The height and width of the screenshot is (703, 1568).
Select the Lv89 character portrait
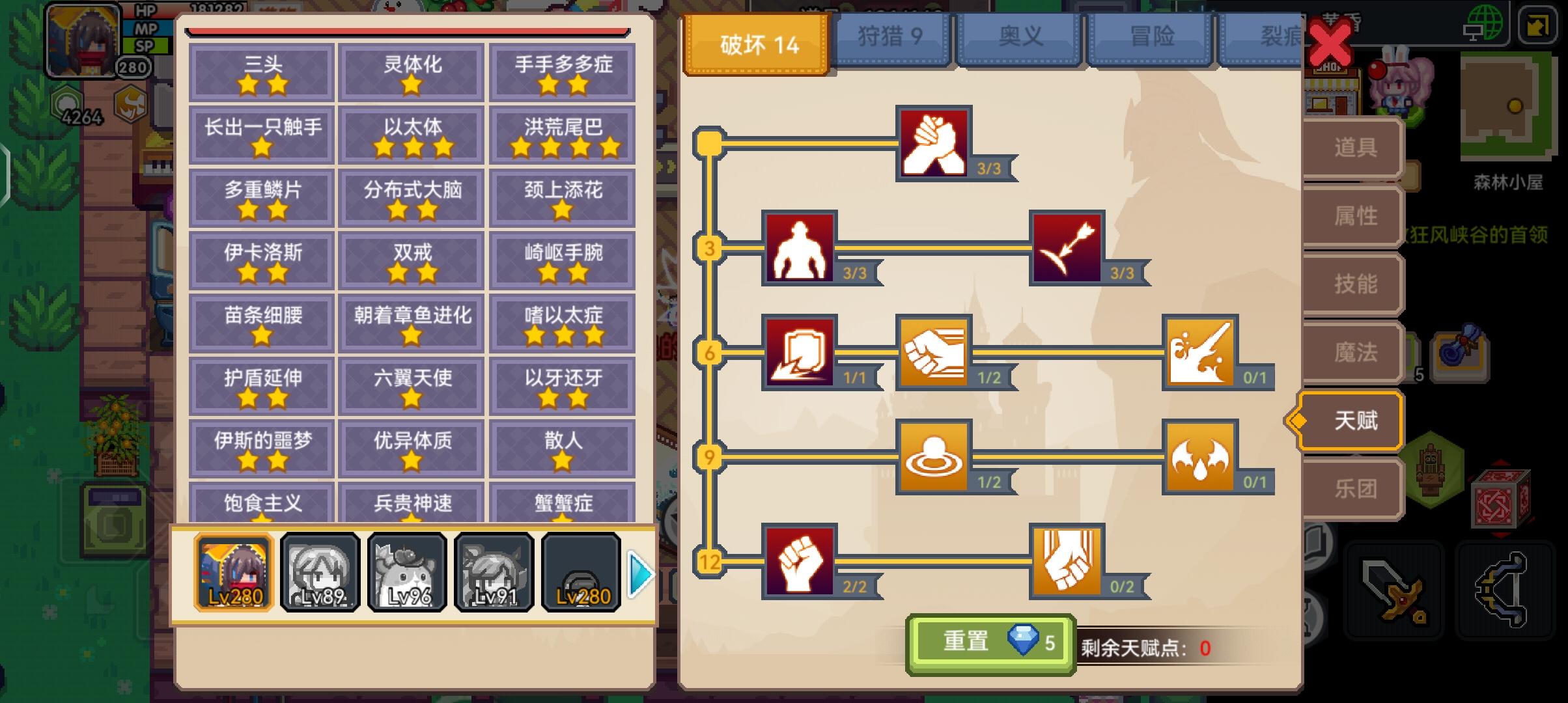320,573
